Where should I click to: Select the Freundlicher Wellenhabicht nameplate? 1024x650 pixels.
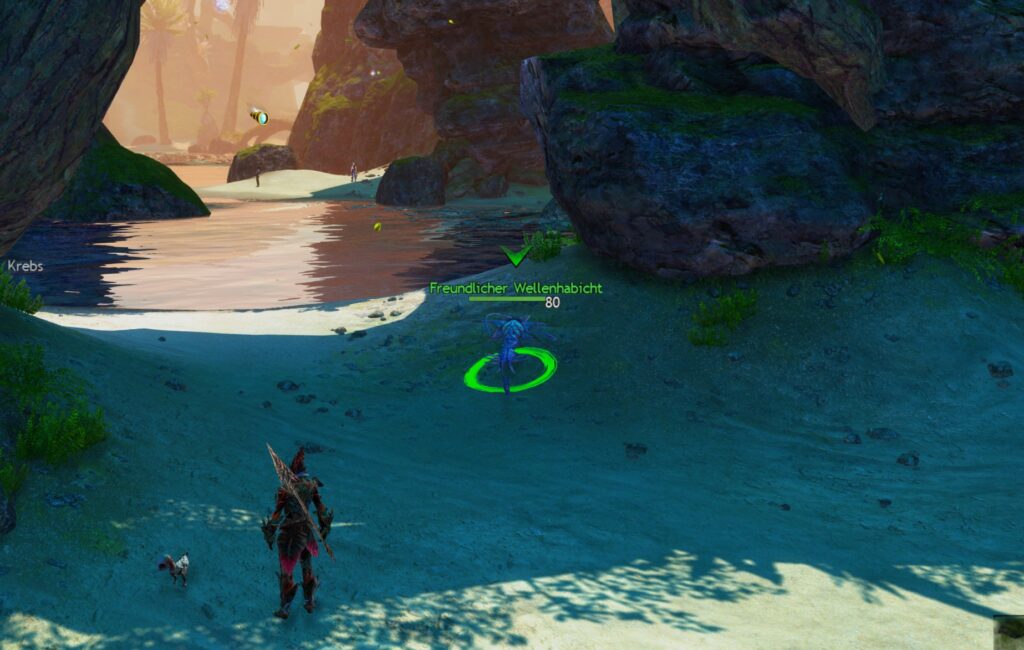pyautogui.click(x=515, y=288)
